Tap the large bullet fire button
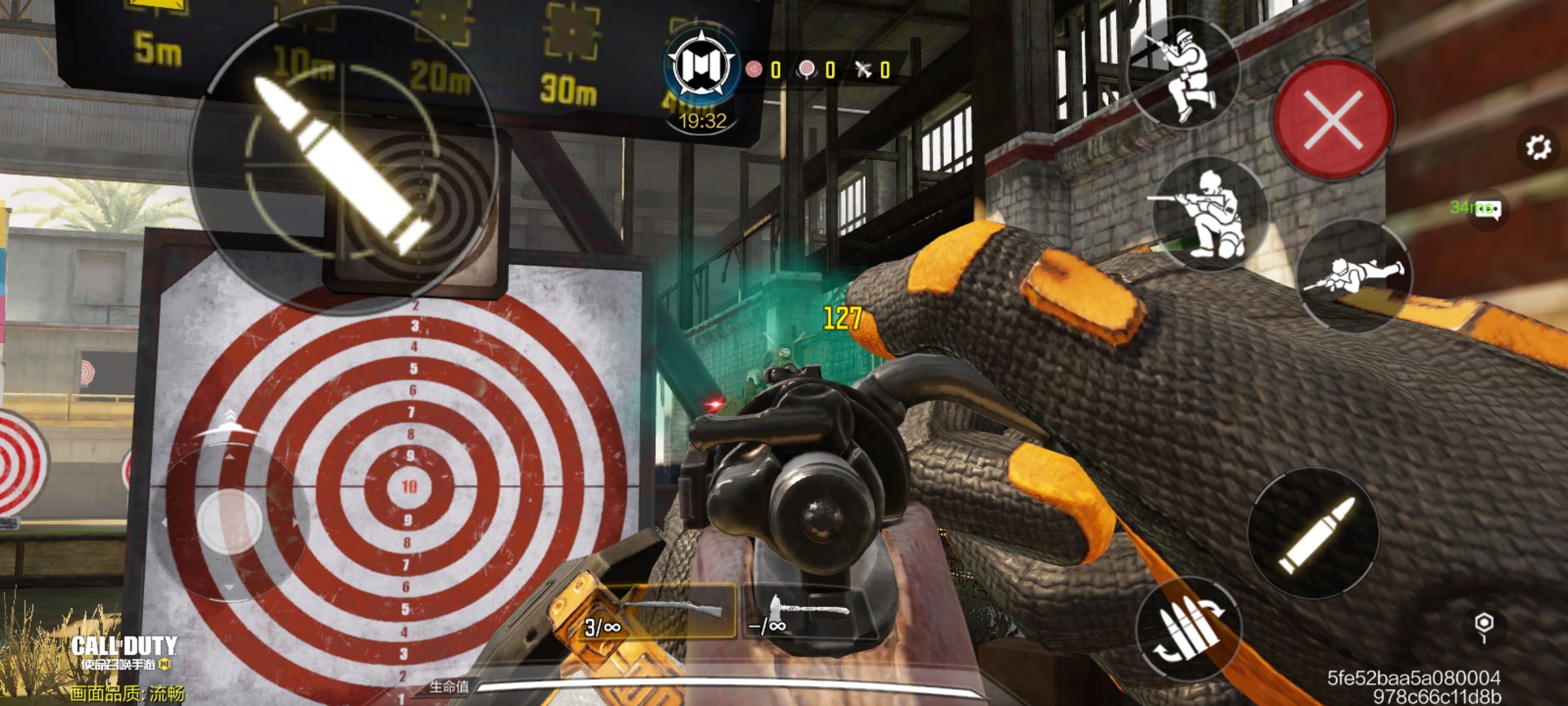Screen dimensions: 1568x706 point(342,161)
